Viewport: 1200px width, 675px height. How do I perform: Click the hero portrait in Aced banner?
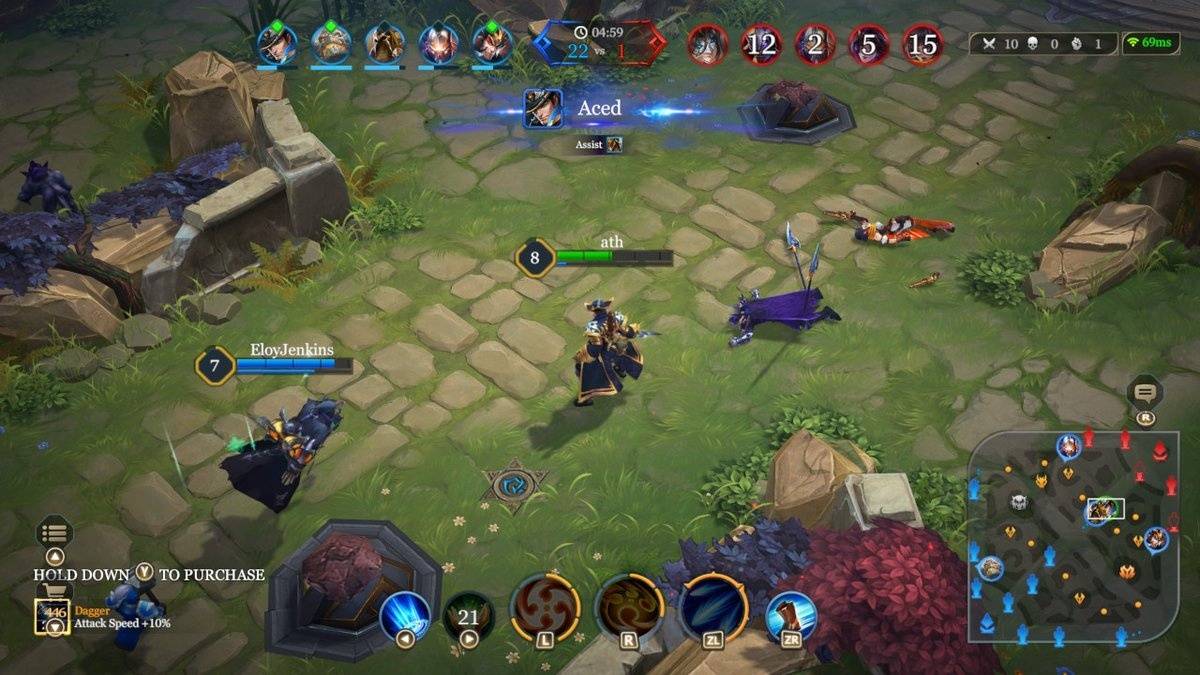click(543, 108)
